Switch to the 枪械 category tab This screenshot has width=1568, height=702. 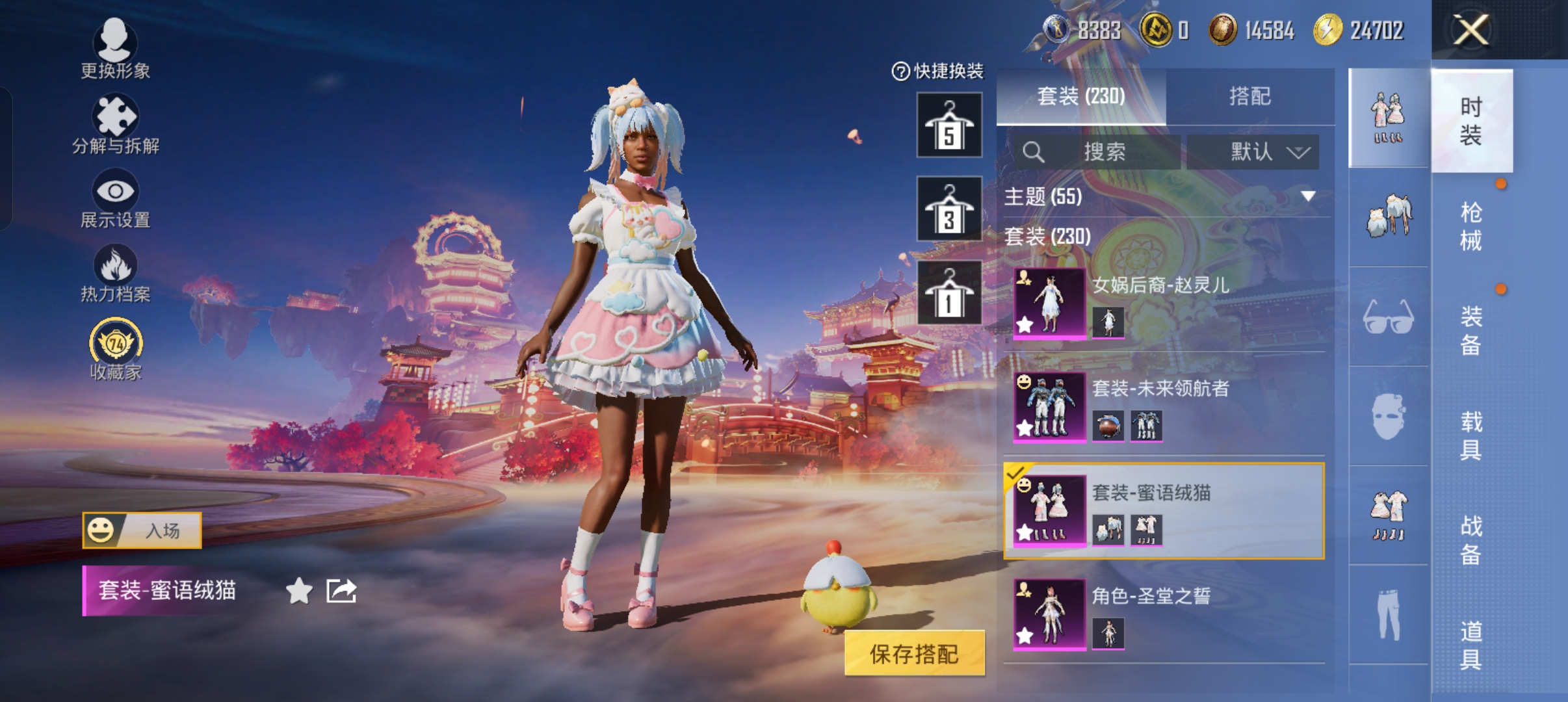tap(1471, 226)
